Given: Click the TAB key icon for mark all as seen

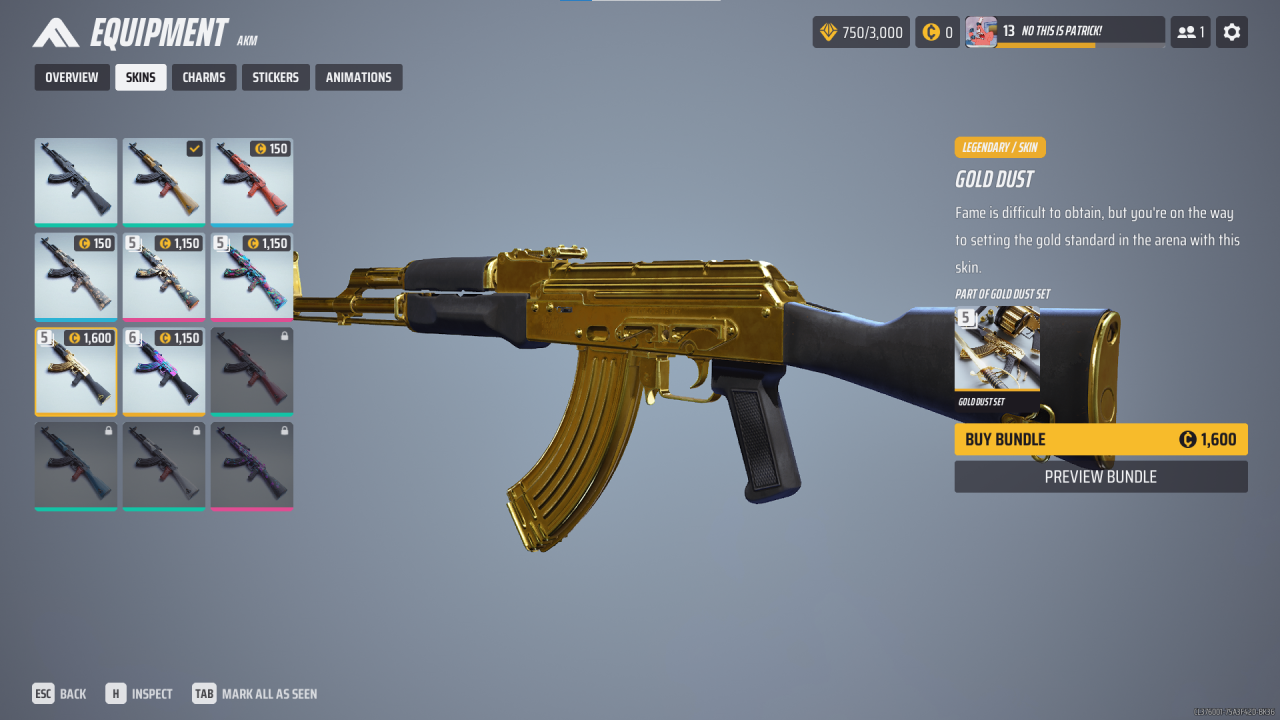Looking at the screenshot, I should 204,693.
